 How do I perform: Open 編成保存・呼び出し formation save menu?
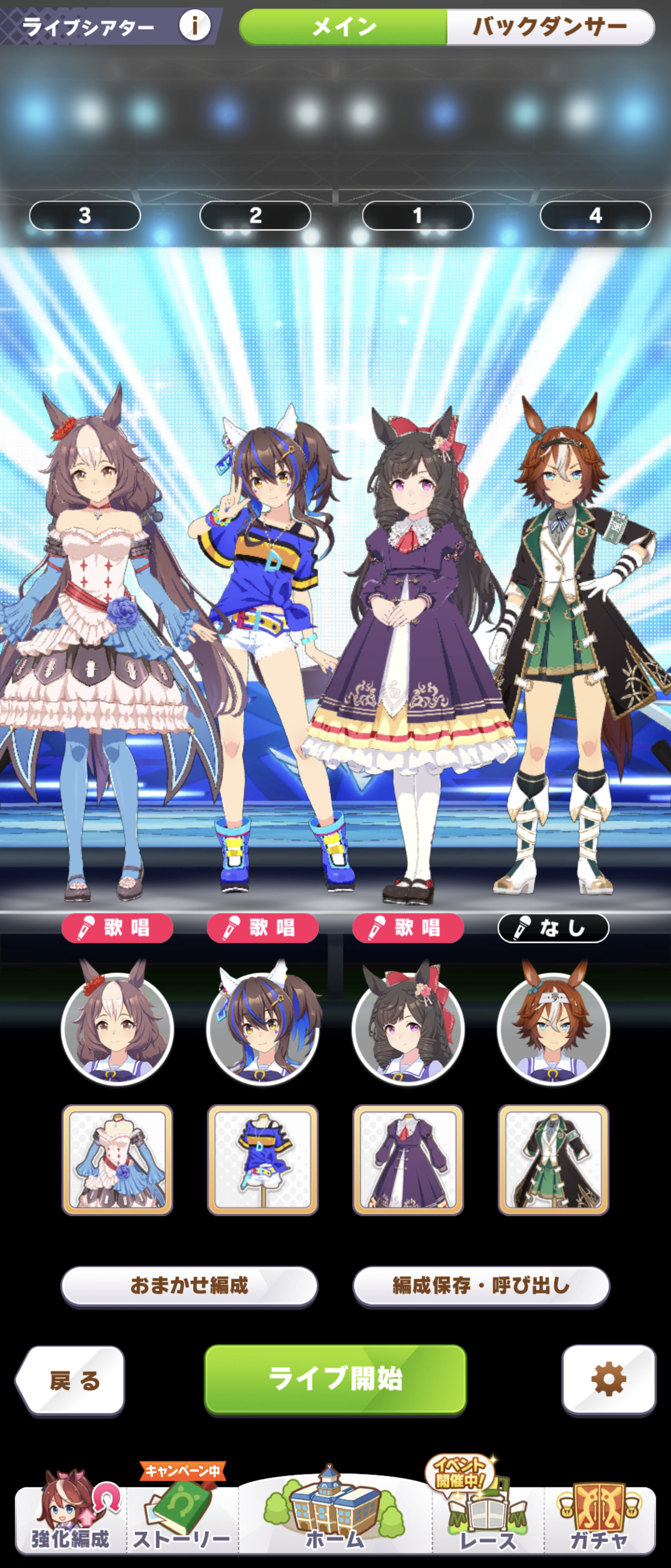click(480, 1285)
